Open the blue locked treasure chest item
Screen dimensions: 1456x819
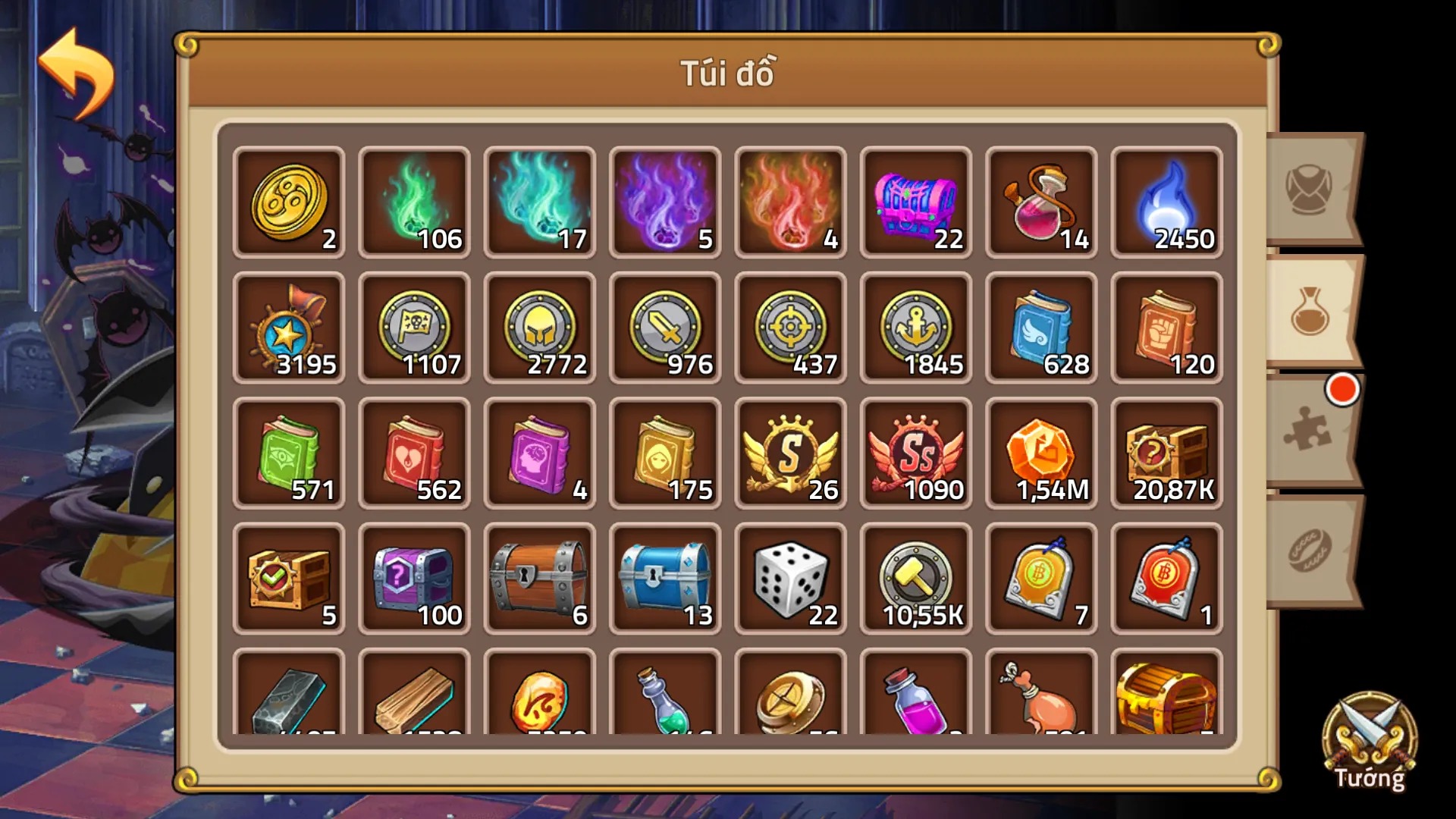click(665, 579)
